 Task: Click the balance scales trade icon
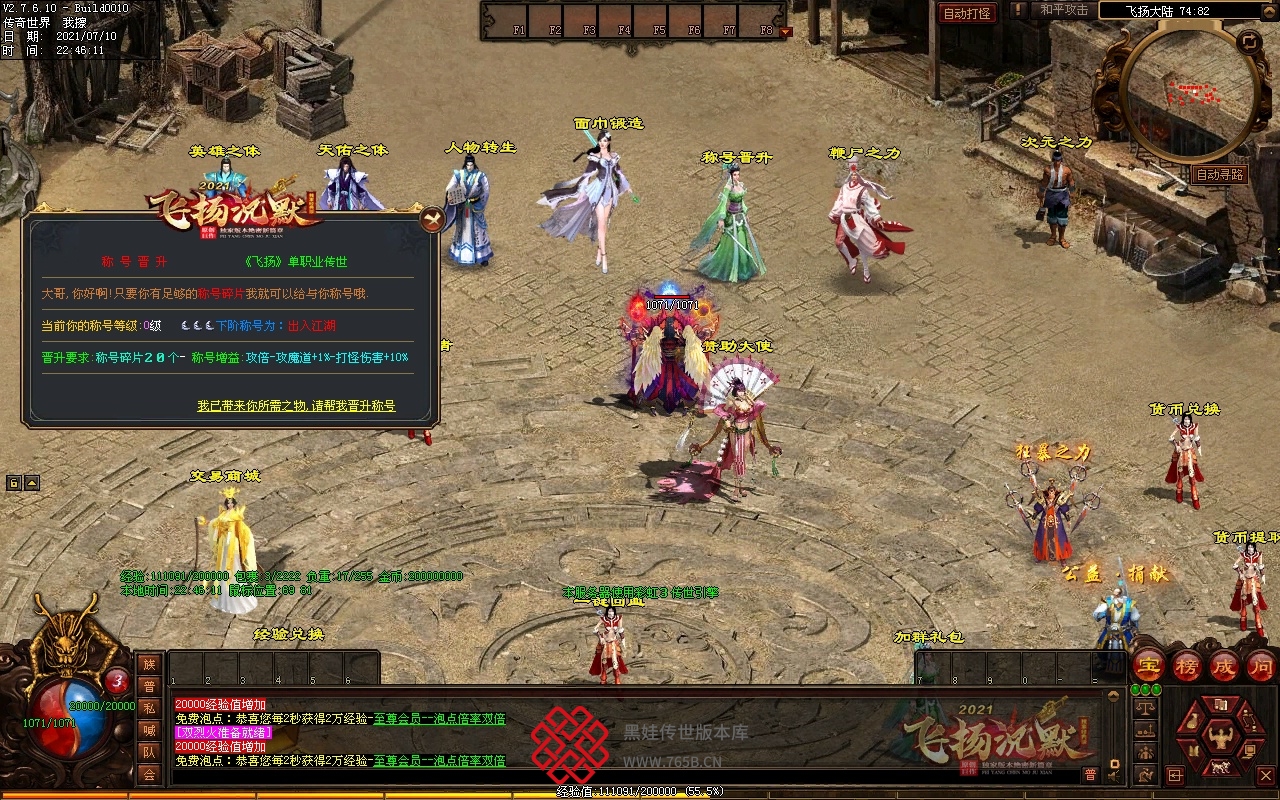tap(1146, 707)
